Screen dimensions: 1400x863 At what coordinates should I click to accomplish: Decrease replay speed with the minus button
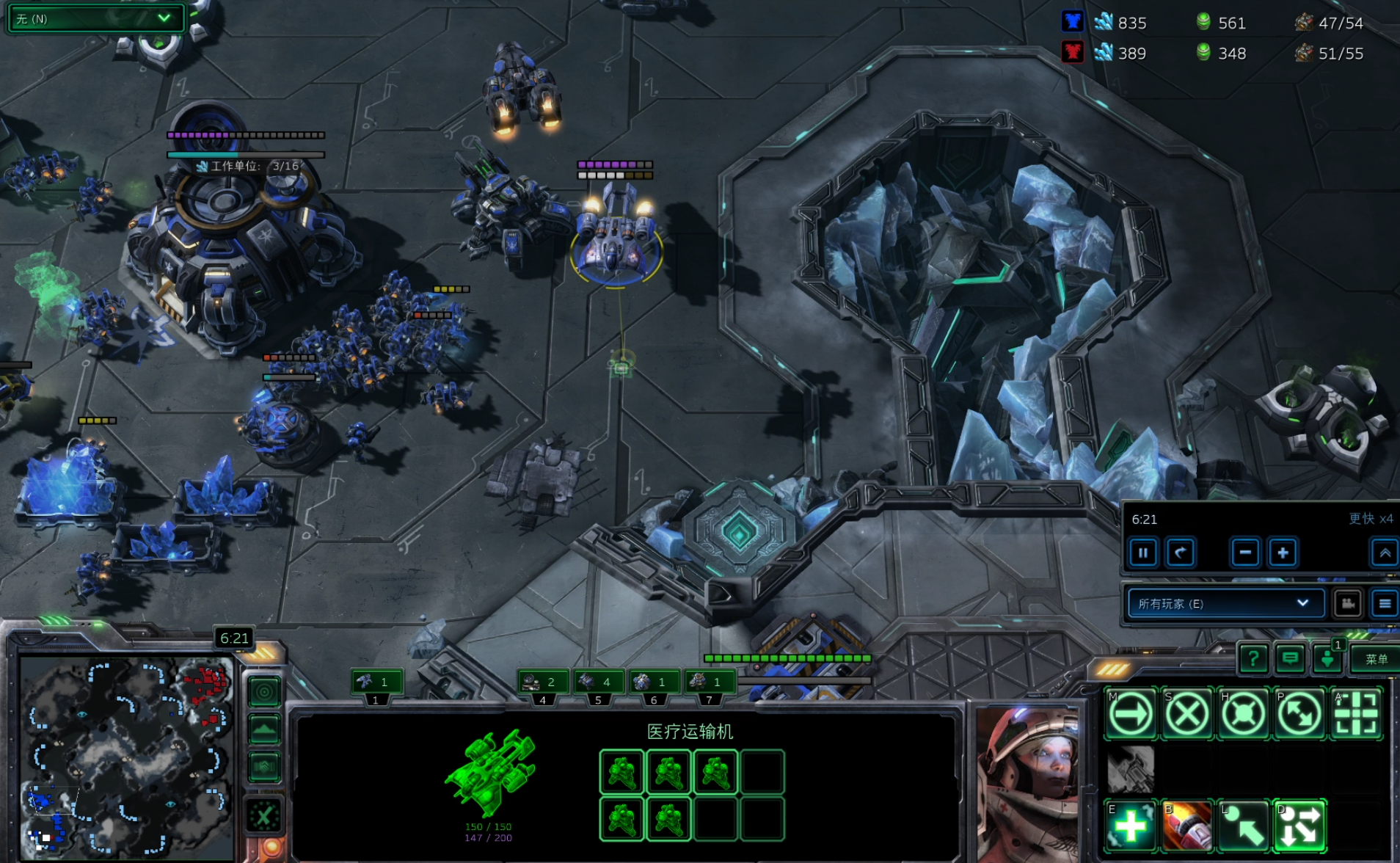[1245, 553]
